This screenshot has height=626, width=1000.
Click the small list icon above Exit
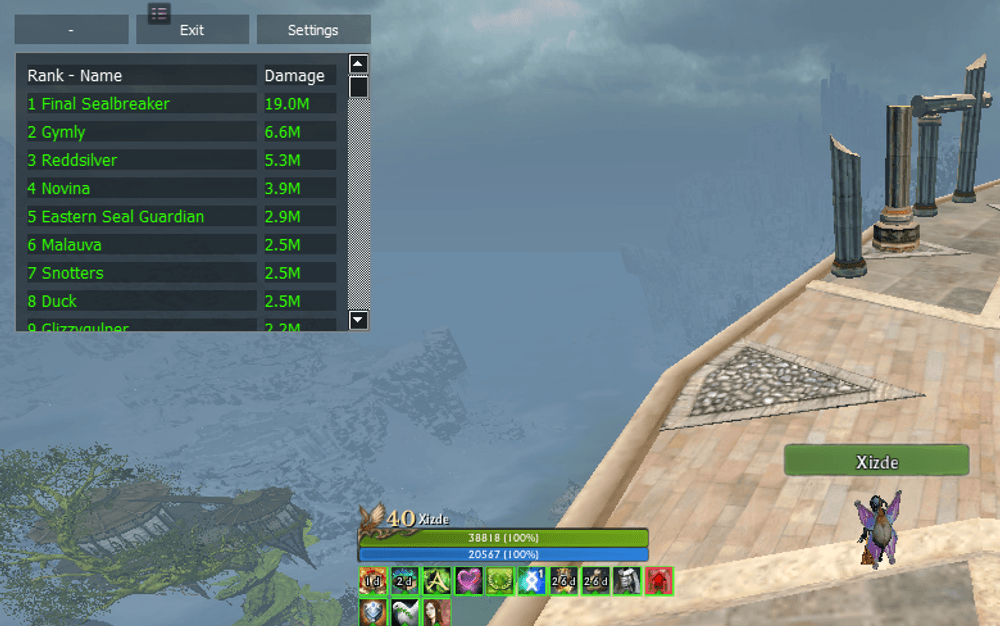(159, 13)
